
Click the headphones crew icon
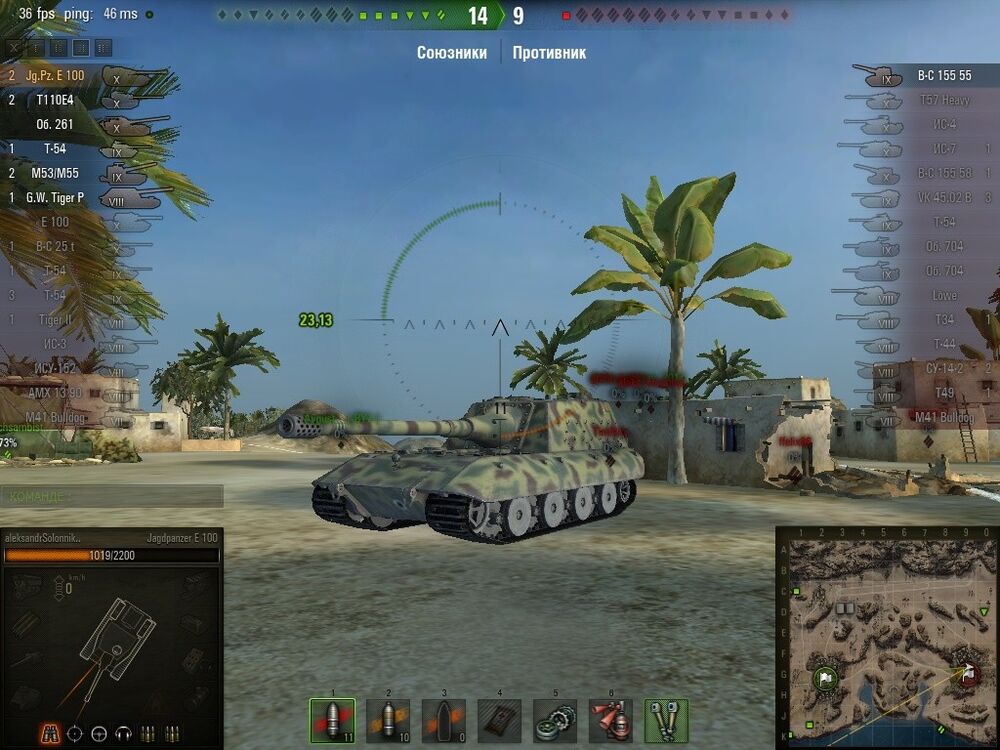[124, 733]
